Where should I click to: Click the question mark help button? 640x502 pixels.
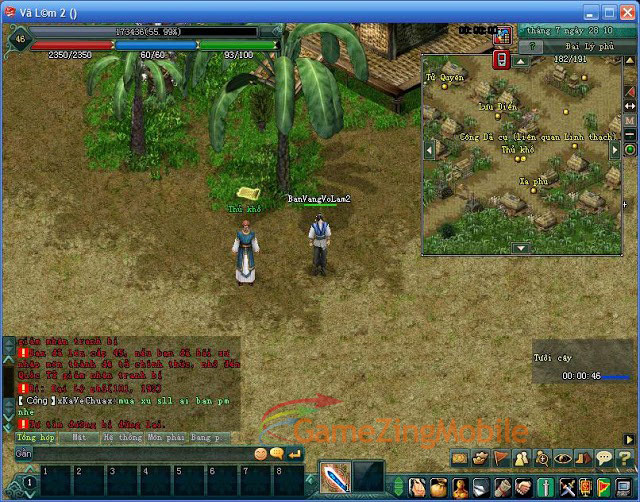536,46
